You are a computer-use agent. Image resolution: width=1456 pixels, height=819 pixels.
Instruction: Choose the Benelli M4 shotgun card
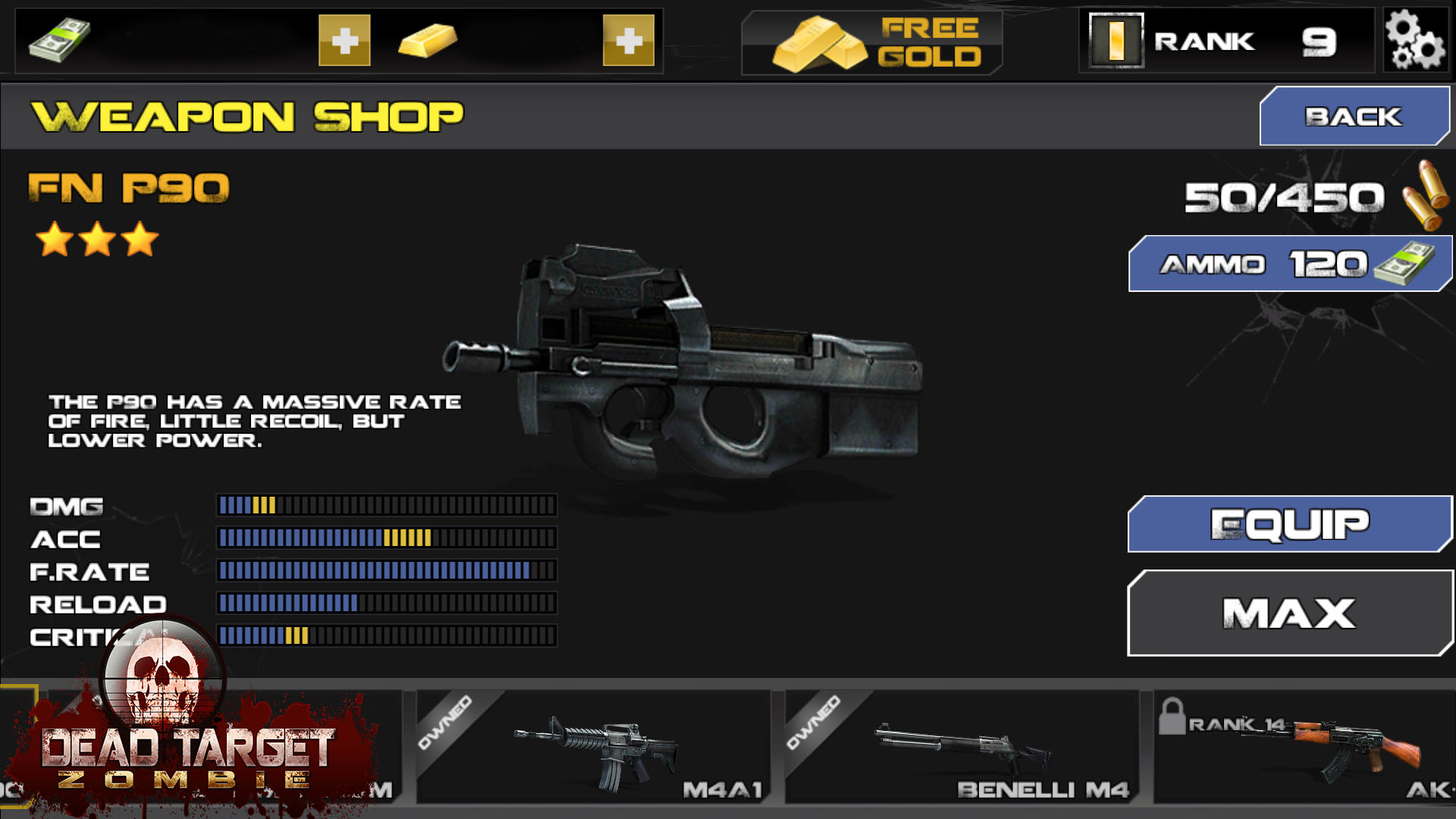[x=962, y=747]
